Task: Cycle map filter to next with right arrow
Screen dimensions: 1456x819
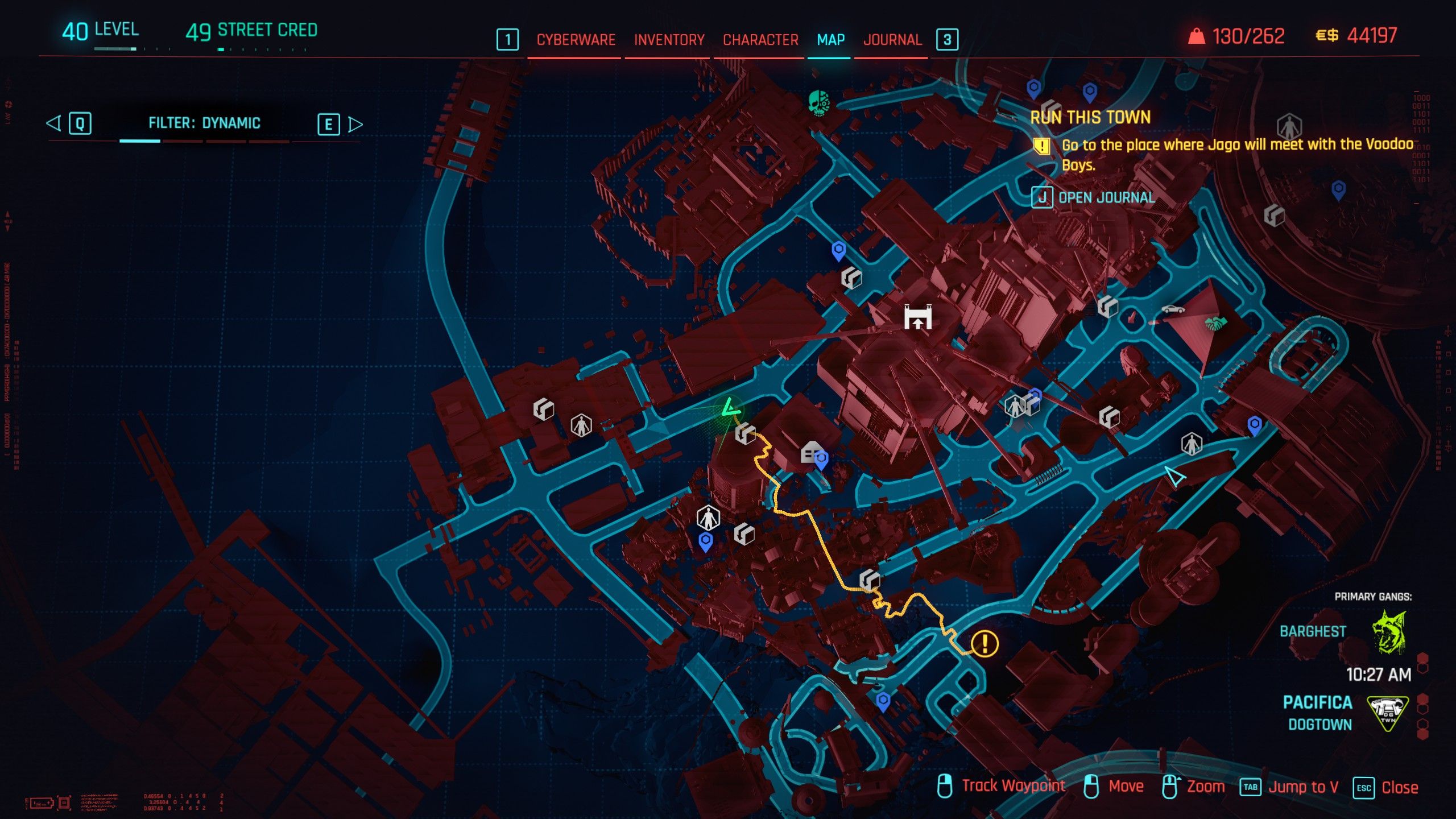Action: 355,124
